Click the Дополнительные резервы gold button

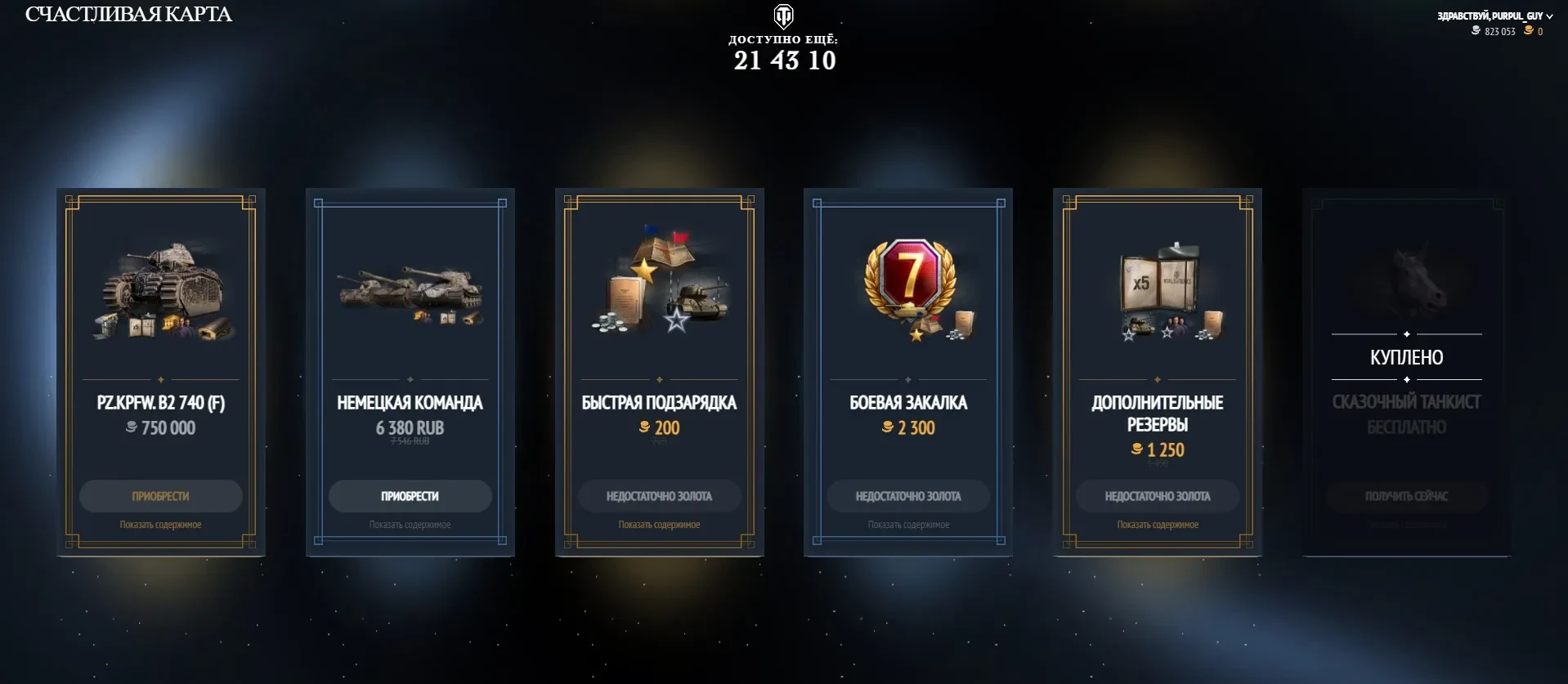tap(1158, 496)
